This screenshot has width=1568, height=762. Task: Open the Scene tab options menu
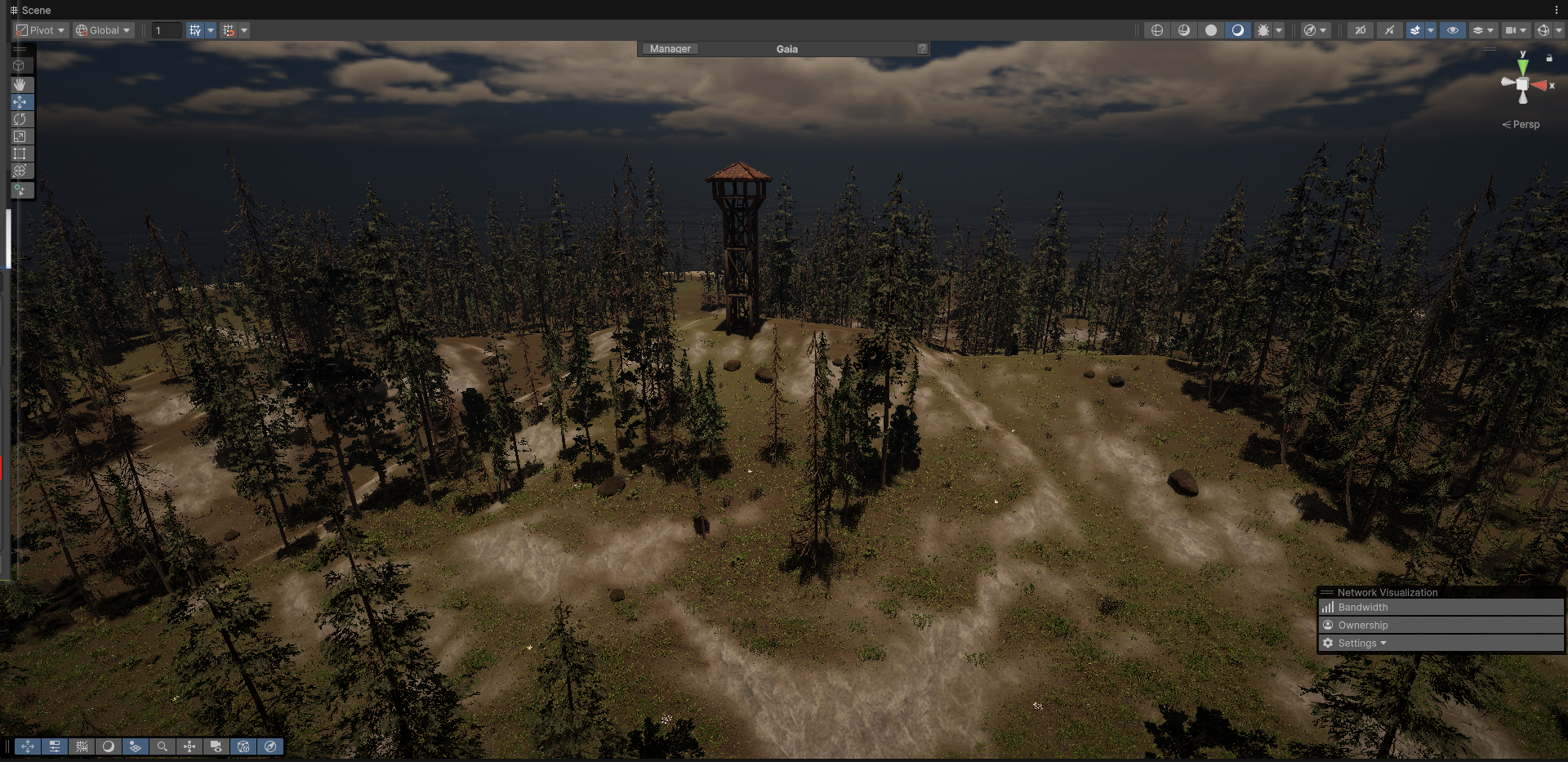(x=1557, y=10)
